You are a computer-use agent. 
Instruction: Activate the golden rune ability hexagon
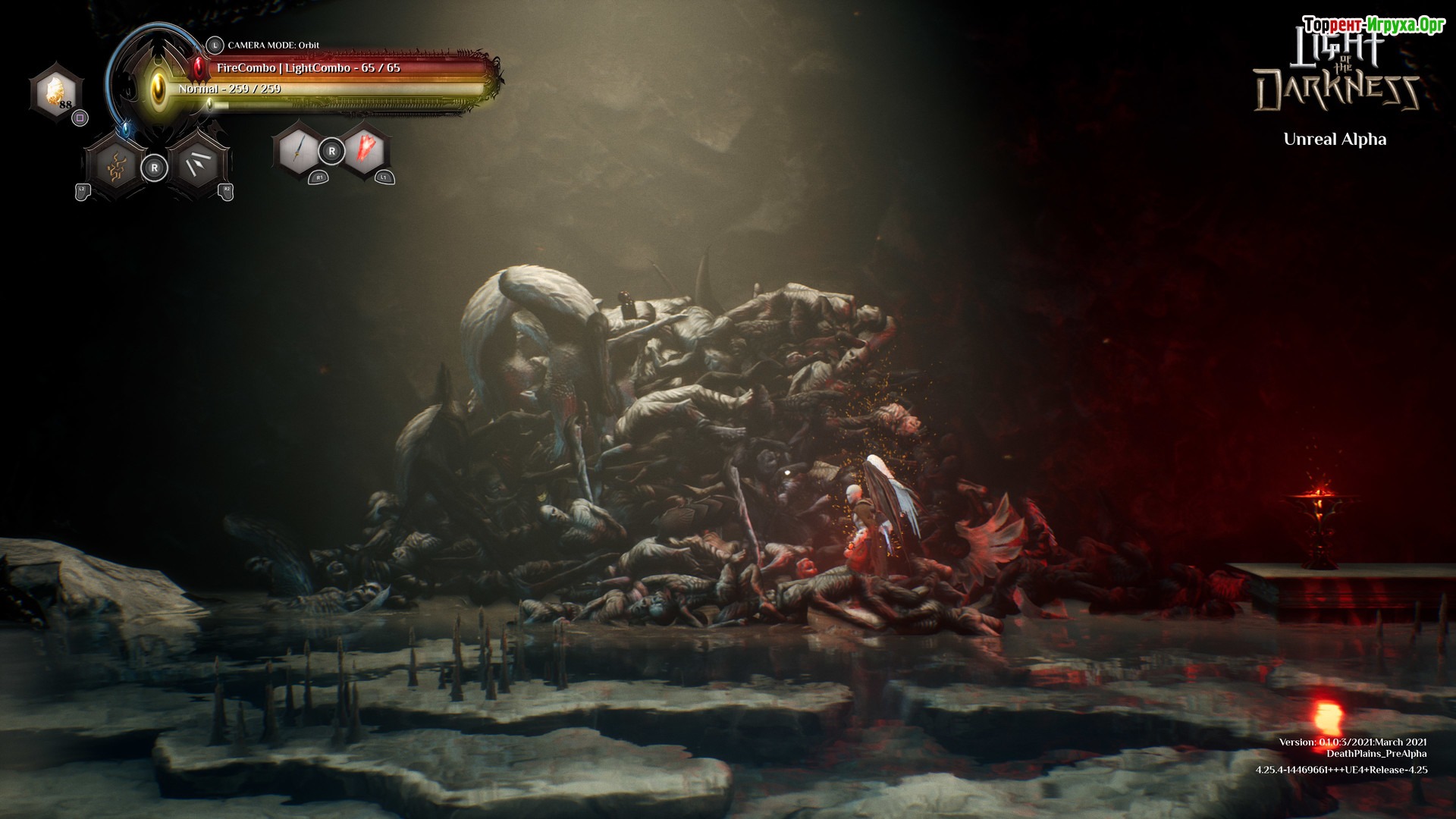[115, 167]
